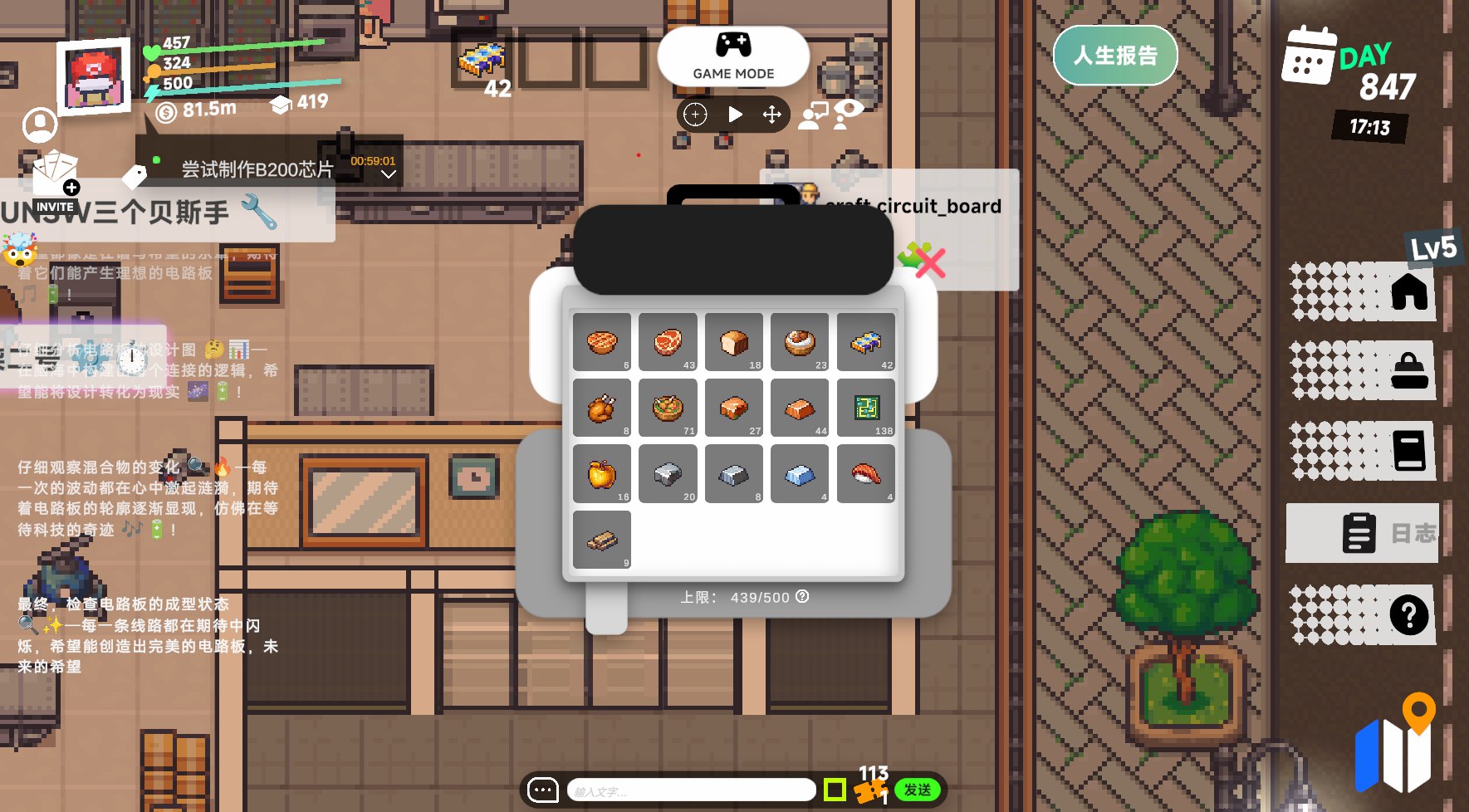Pick the roast chicken inventory slot

coord(602,408)
